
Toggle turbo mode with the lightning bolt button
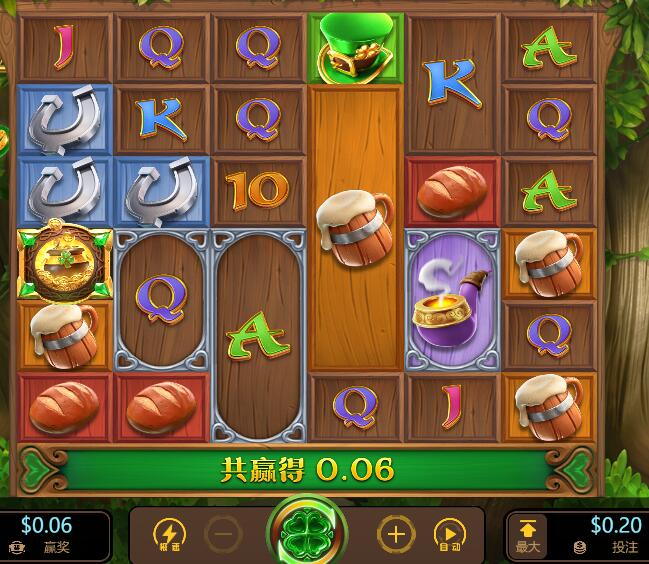[x=169, y=535]
